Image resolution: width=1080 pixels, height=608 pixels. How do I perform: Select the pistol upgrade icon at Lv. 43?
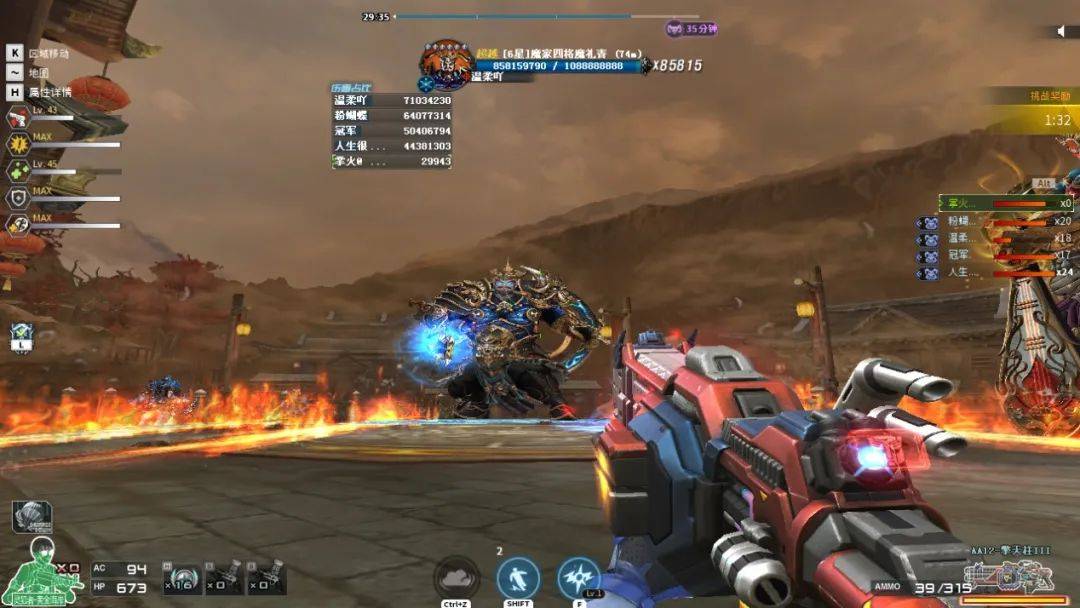pyautogui.click(x=17, y=117)
